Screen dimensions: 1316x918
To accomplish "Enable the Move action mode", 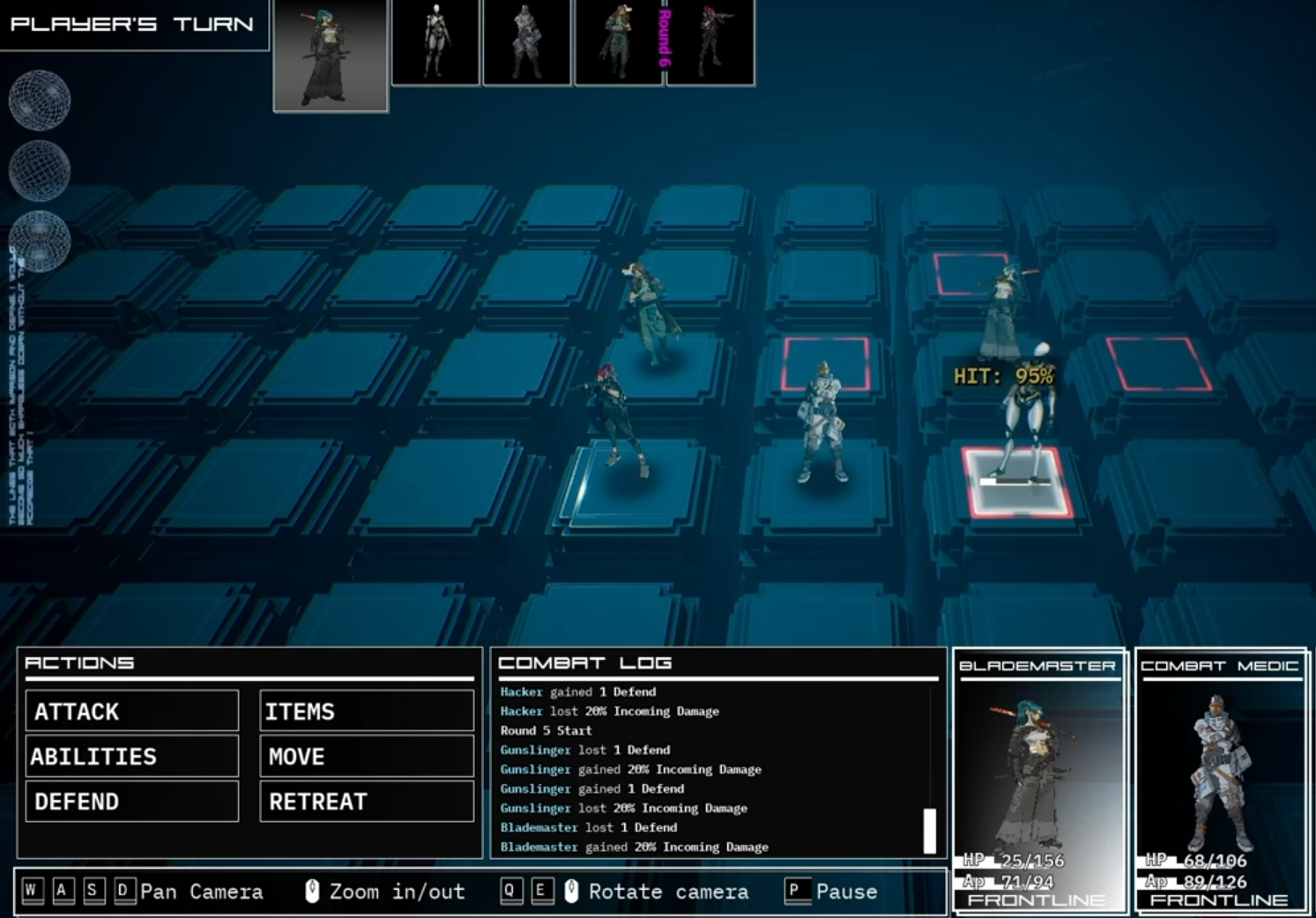I will point(366,756).
